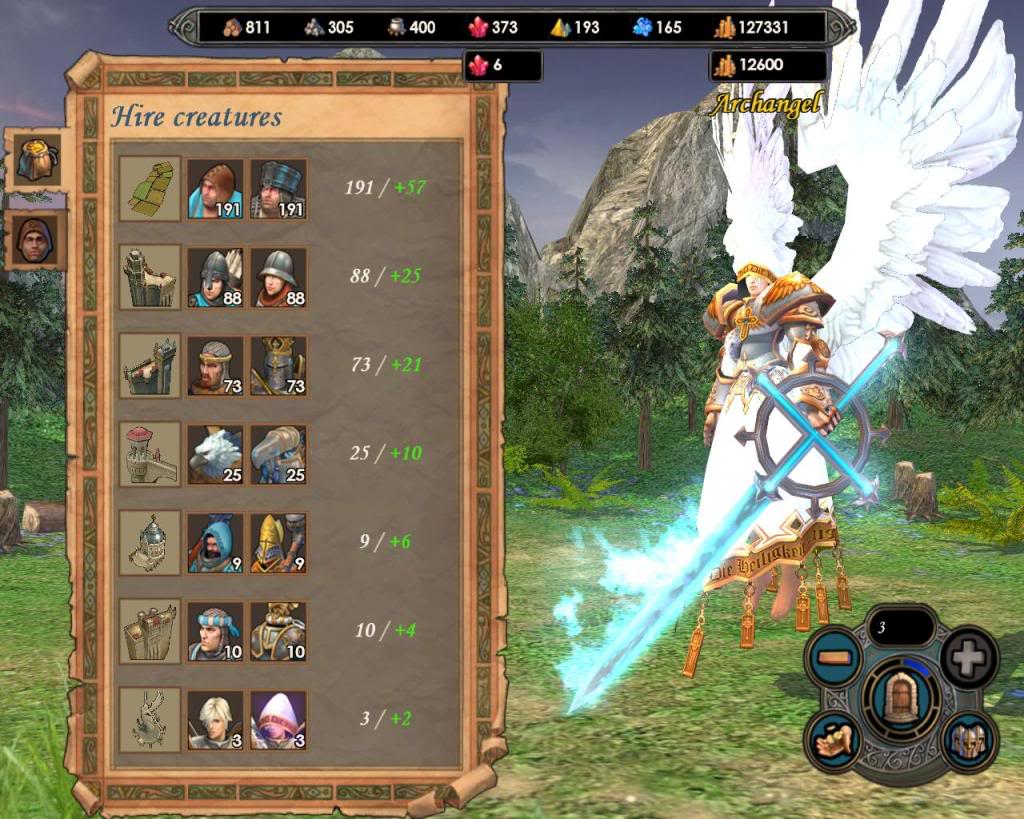The width and height of the screenshot is (1024, 819).
Task: Pick the Marksman portrait in red scarf
Action: point(278,277)
